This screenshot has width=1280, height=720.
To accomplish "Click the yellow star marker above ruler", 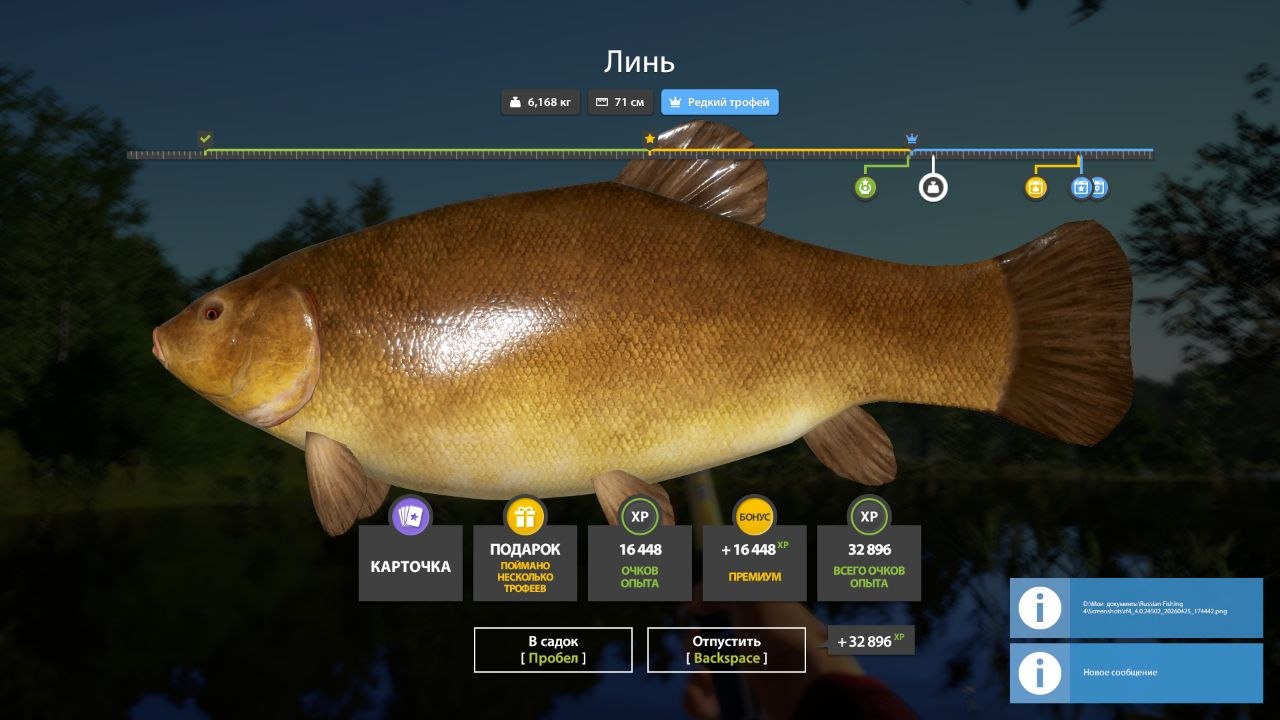I will [x=649, y=138].
